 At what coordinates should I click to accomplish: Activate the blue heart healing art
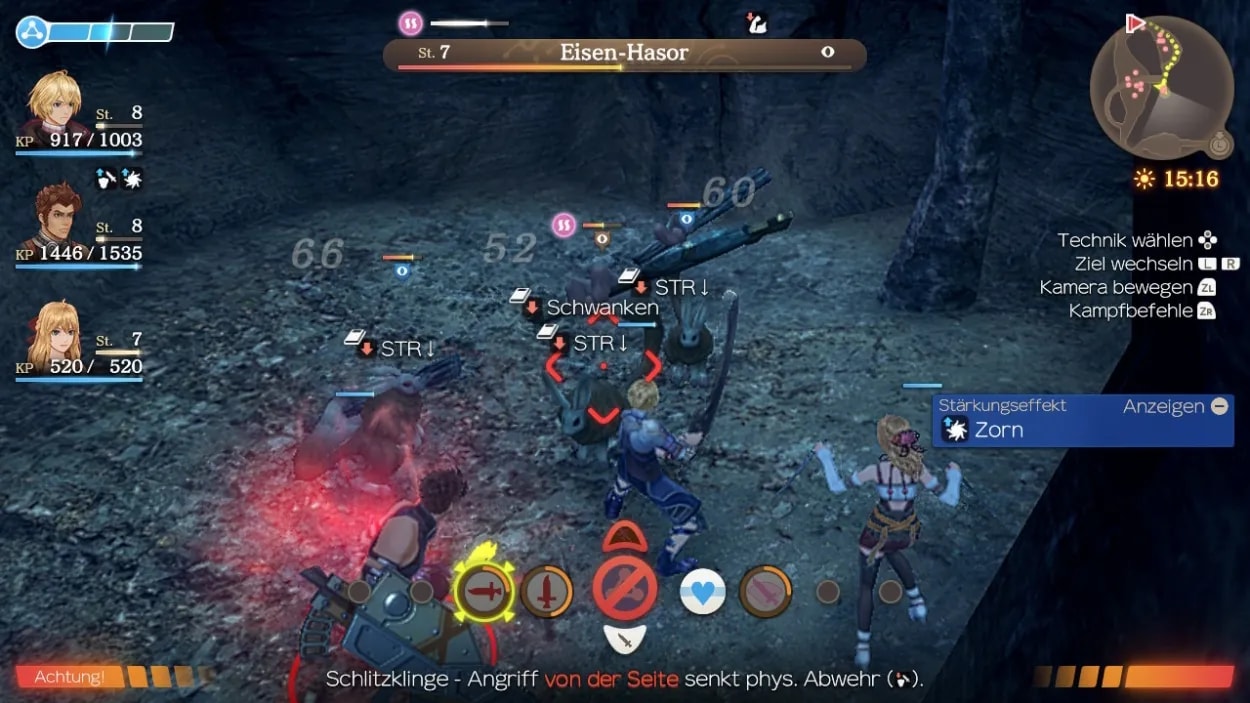coord(703,592)
